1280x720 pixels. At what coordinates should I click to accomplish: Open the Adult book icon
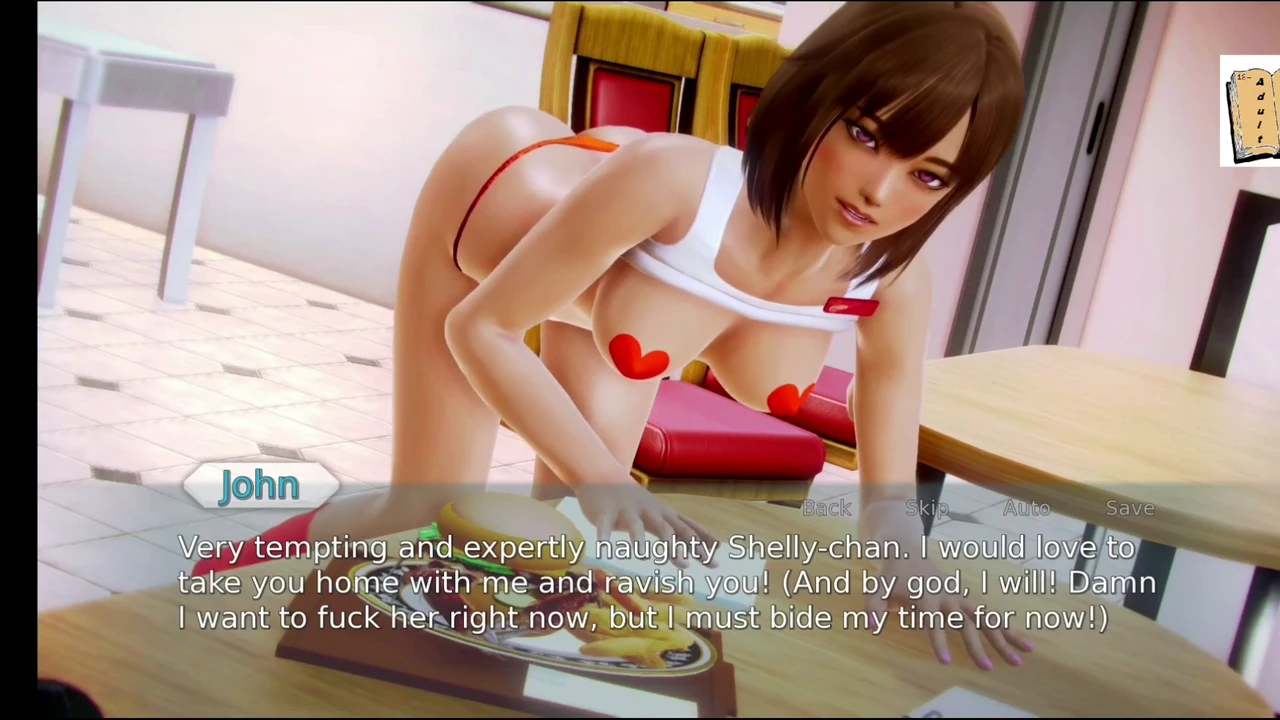pos(1251,111)
